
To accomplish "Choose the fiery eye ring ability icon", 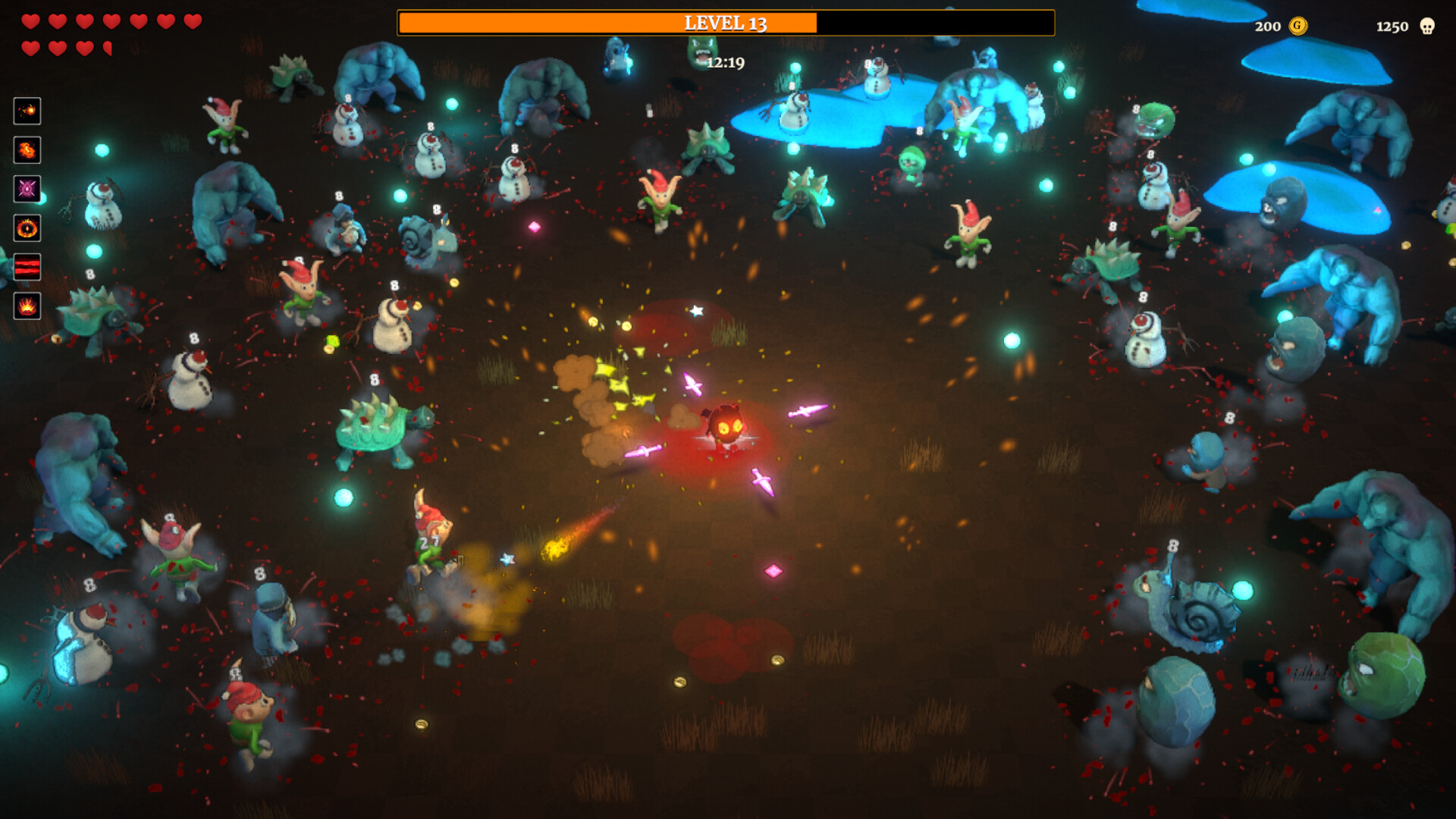I will pyautogui.click(x=27, y=229).
